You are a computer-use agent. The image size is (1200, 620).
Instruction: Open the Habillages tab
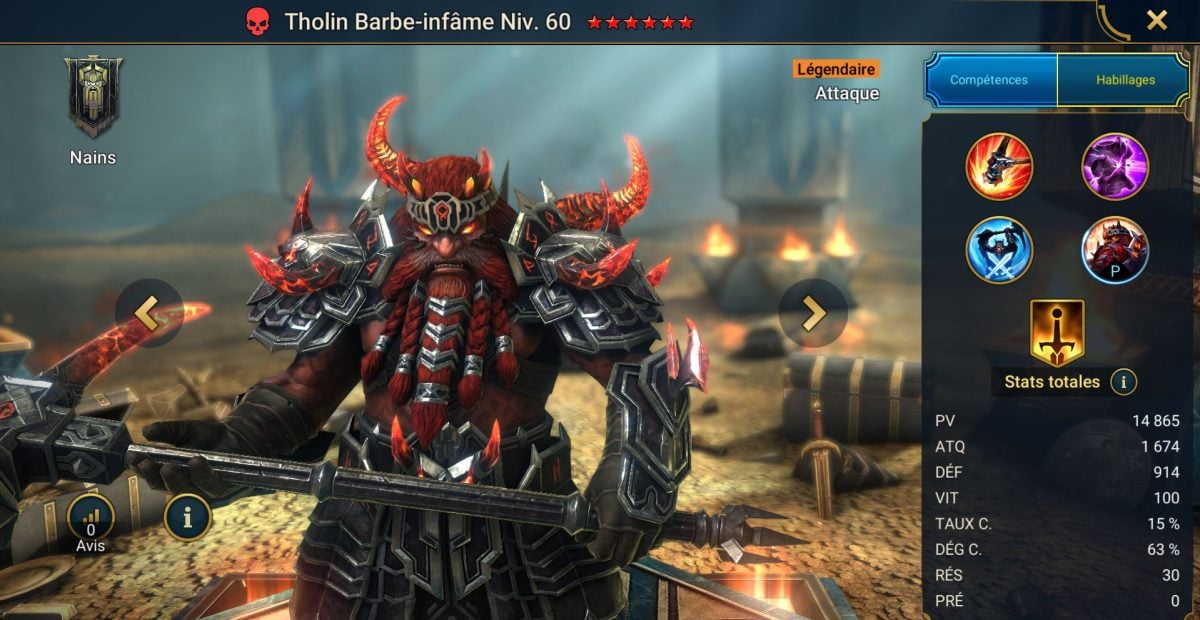1123,80
